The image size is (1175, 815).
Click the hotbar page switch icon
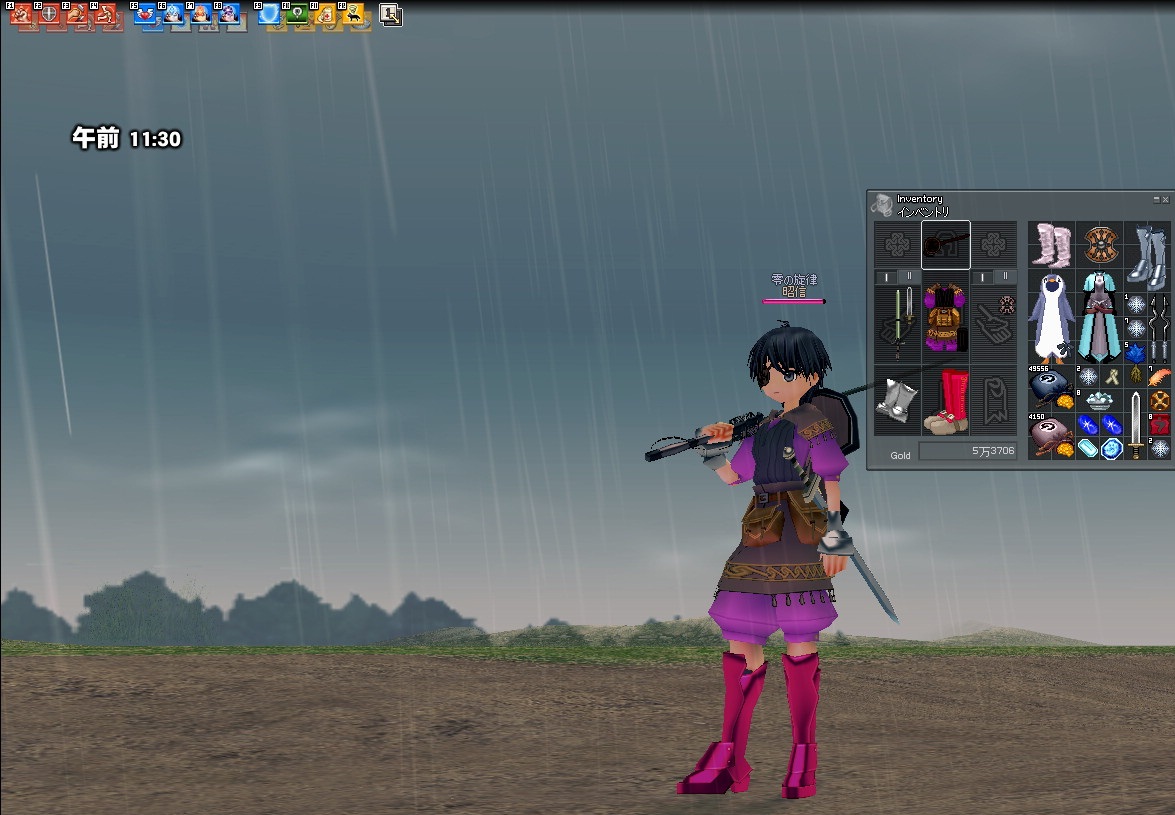(391, 15)
